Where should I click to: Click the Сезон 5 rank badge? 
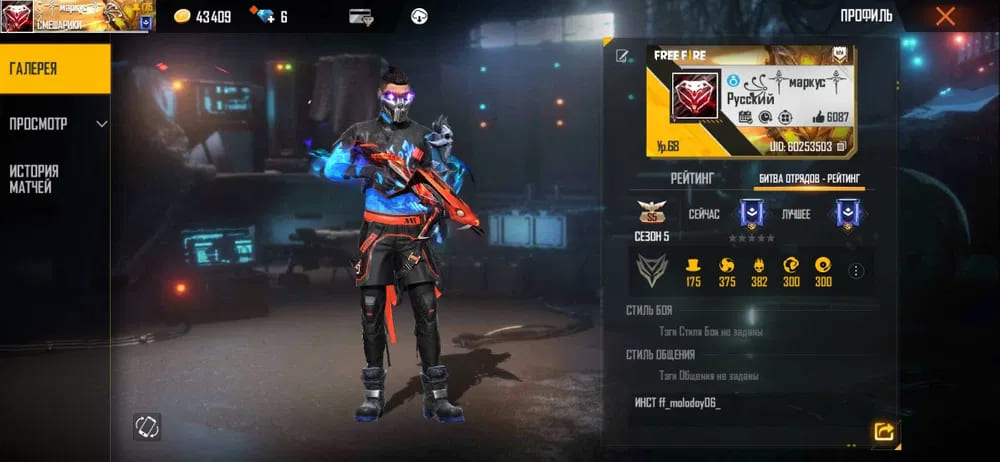click(652, 214)
